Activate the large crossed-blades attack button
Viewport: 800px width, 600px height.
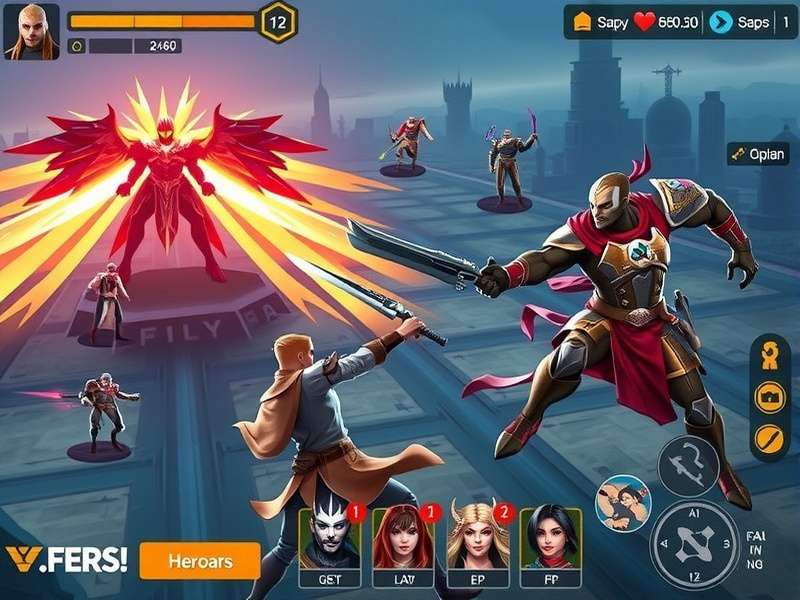coord(694,544)
